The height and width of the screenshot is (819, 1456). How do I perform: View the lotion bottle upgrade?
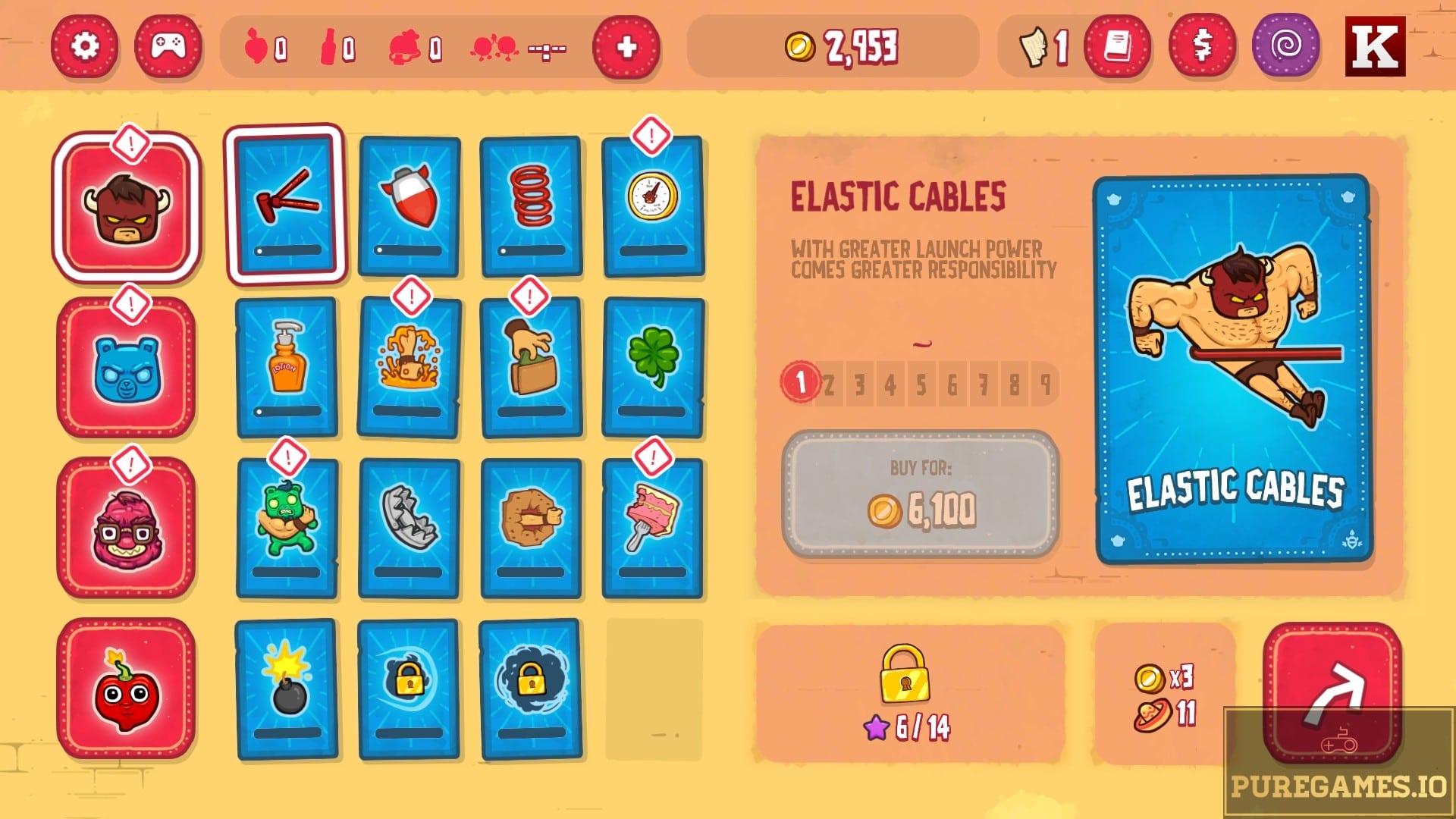[287, 364]
